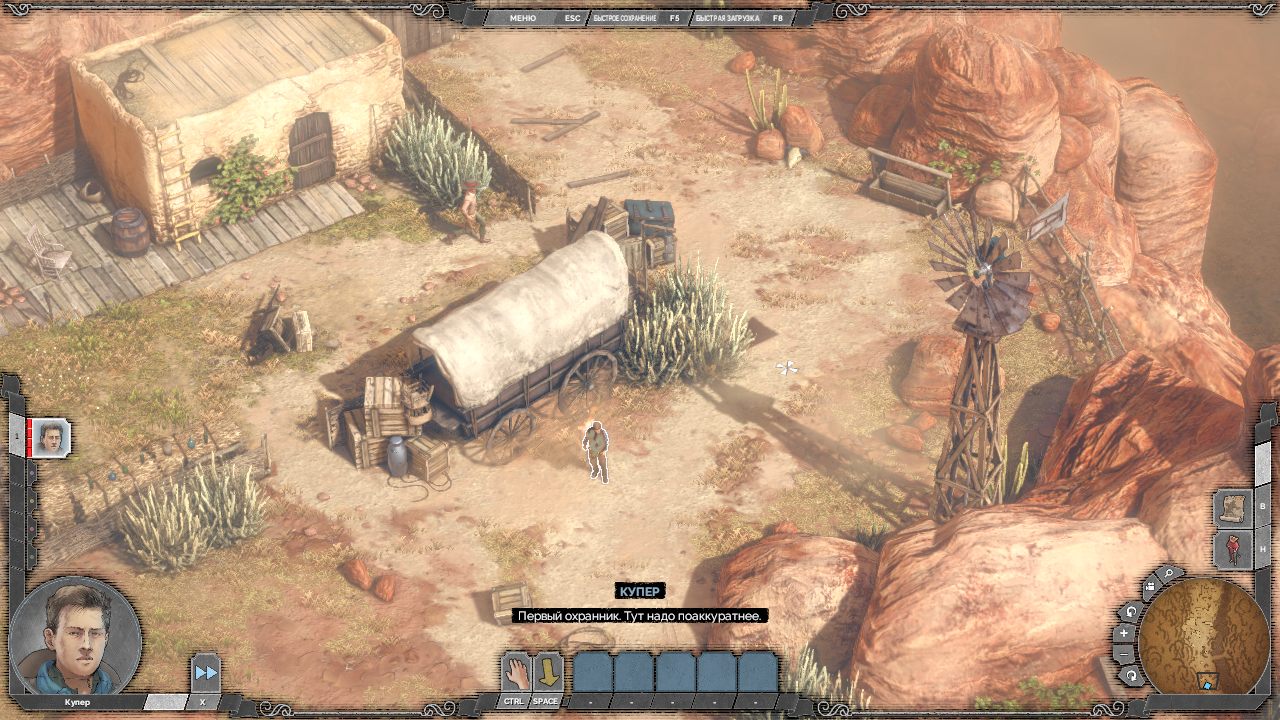The image size is (1280, 720).
Task: Click the magnifying glass button above the minimap
Action: 1168,575
